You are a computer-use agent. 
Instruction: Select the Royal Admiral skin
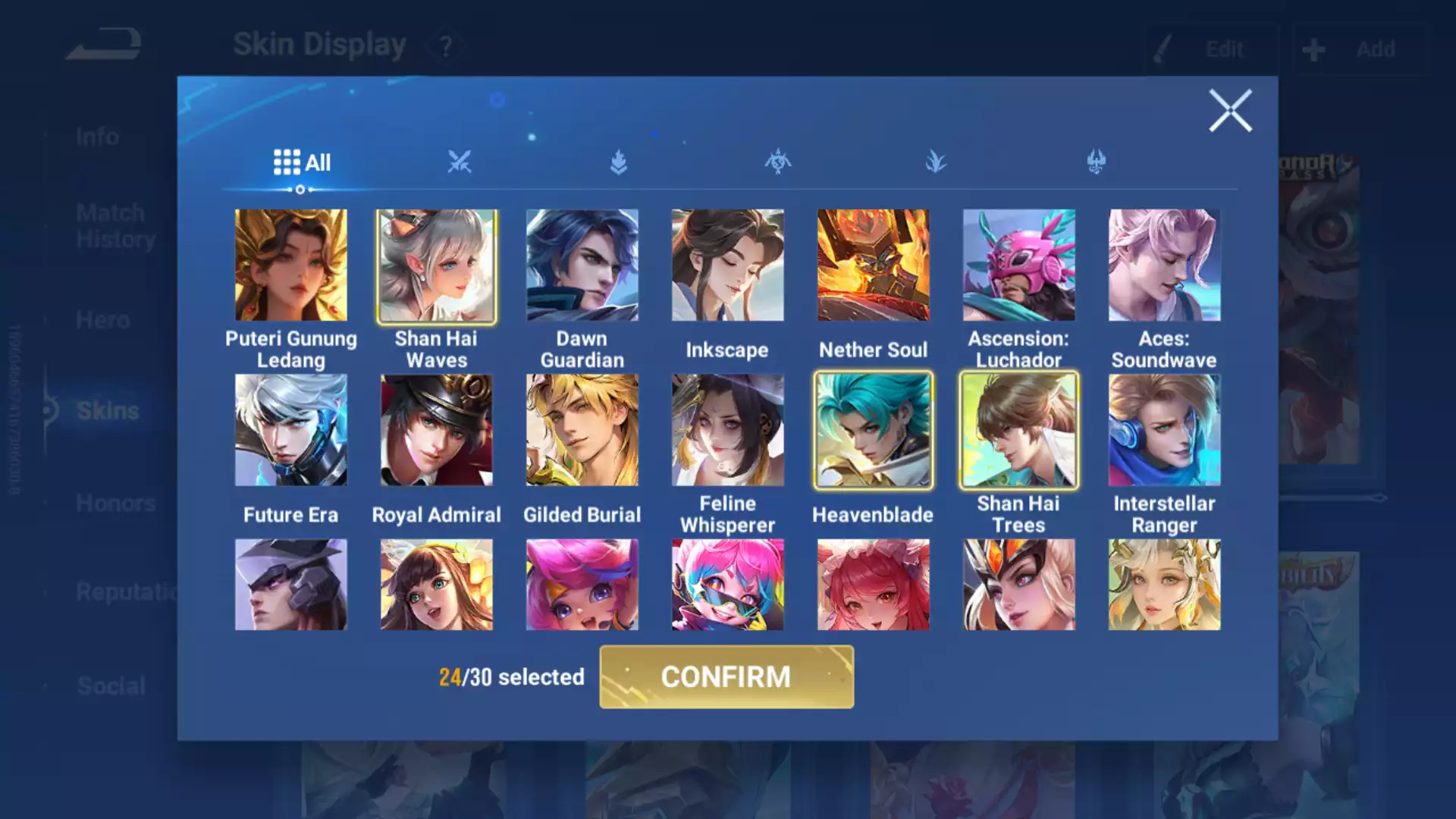(x=437, y=430)
